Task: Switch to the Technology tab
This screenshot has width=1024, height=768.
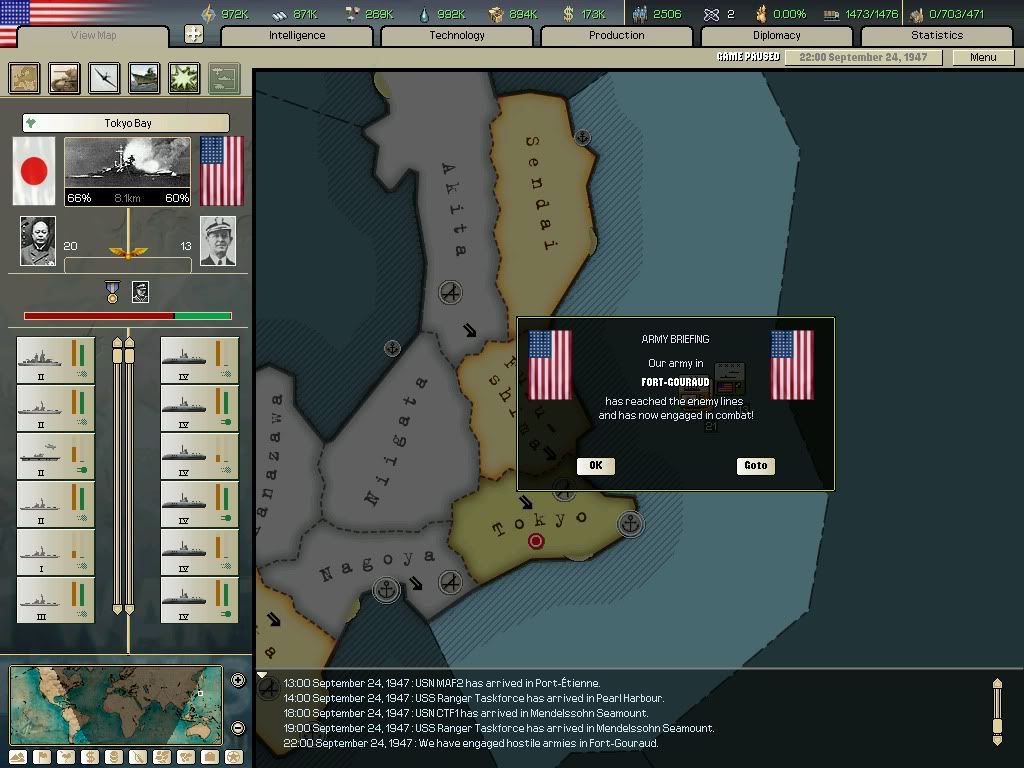Action: [x=457, y=36]
